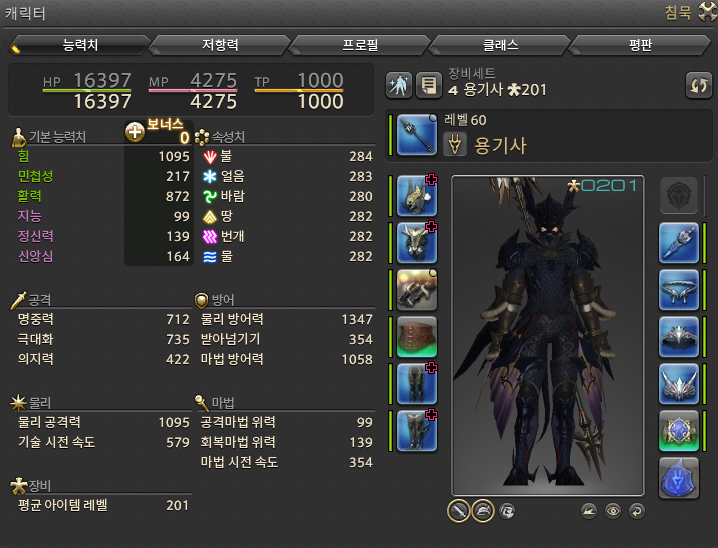The image size is (718, 548).
Task: Choose the green-glowing ring slot
Action: point(678,430)
